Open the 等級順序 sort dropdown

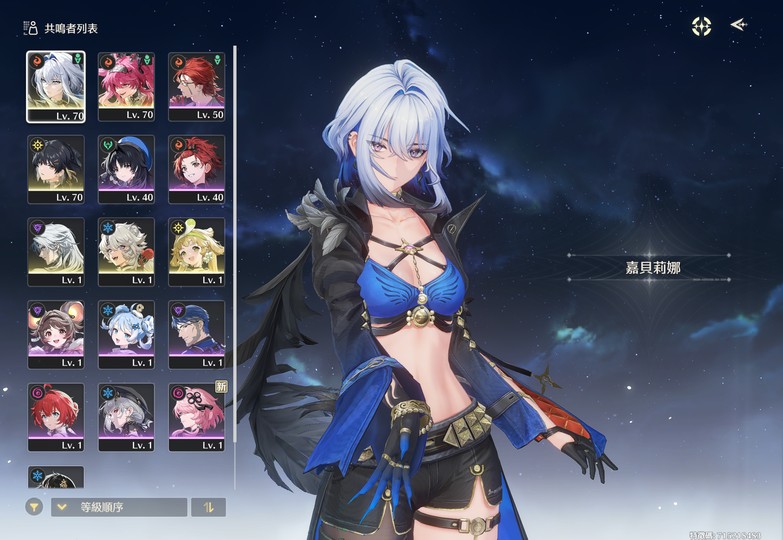(x=119, y=507)
